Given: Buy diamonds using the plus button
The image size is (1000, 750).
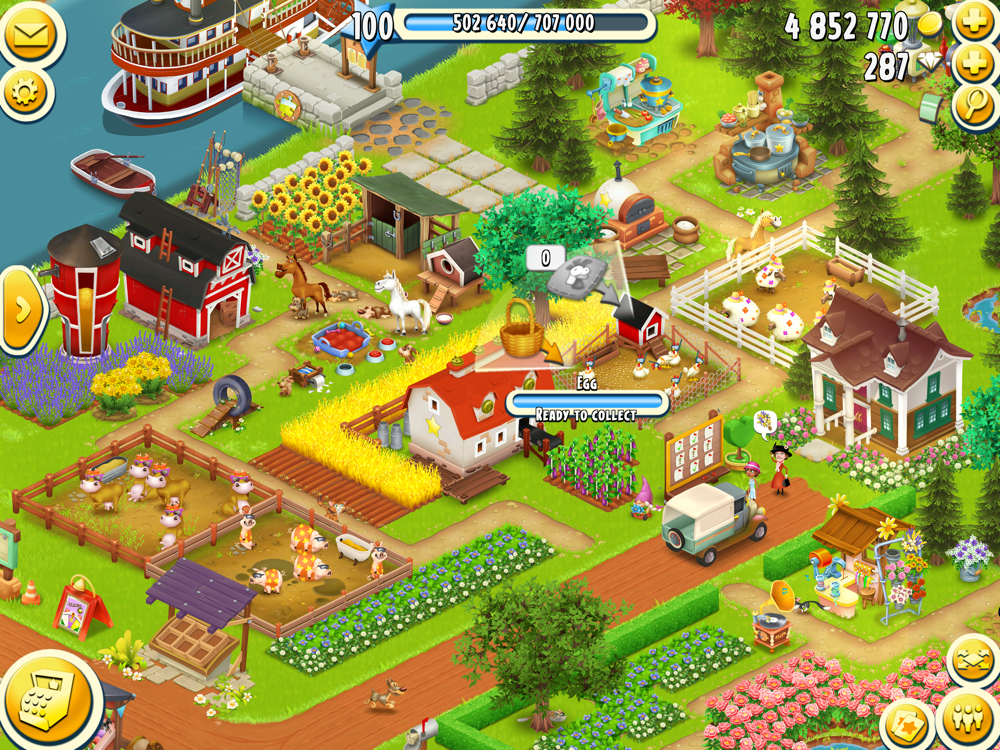Looking at the screenshot, I should click(974, 64).
